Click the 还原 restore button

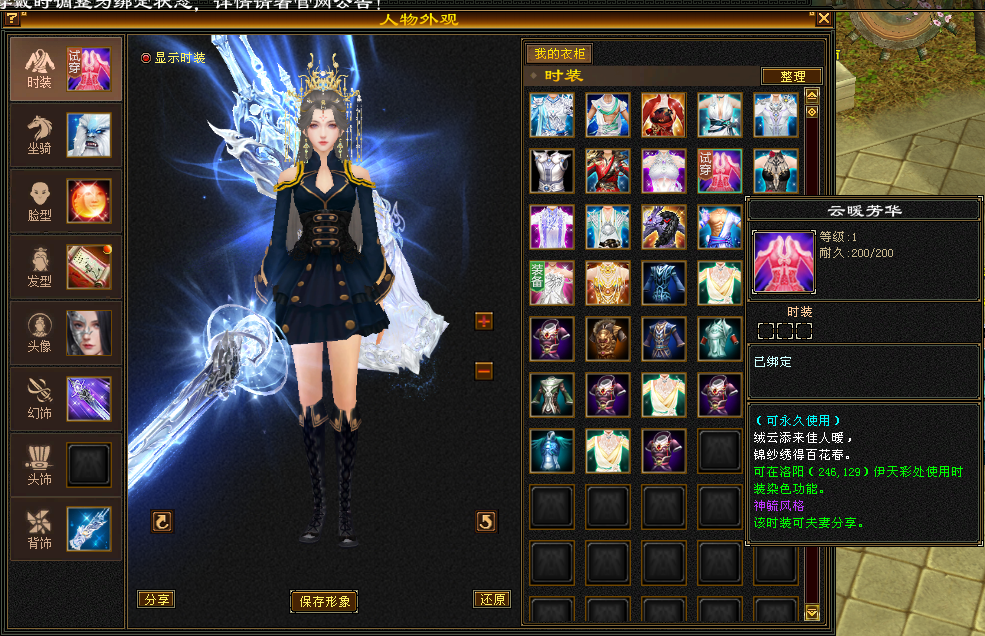click(x=492, y=599)
